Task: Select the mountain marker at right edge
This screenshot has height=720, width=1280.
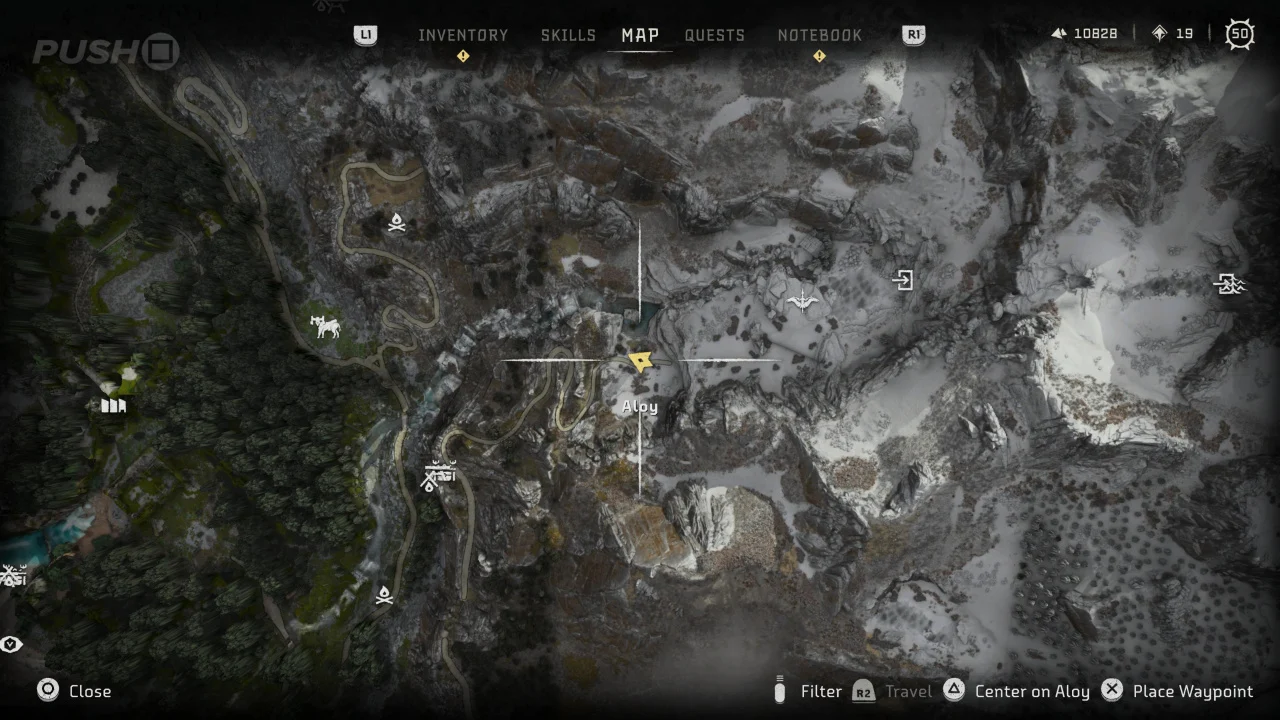Action: pos(1229,285)
